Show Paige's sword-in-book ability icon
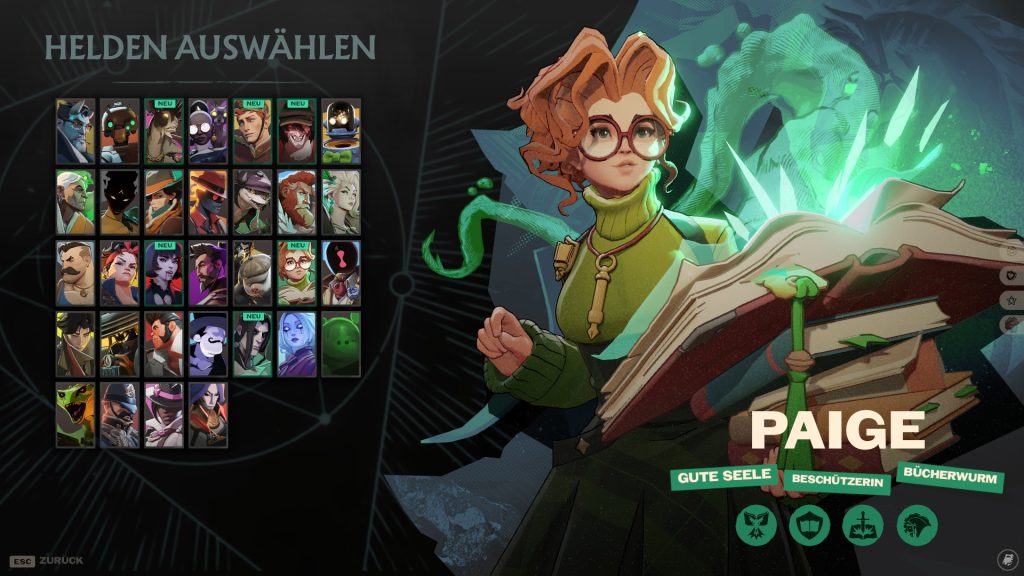1024x576 pixels. point(862,525)
